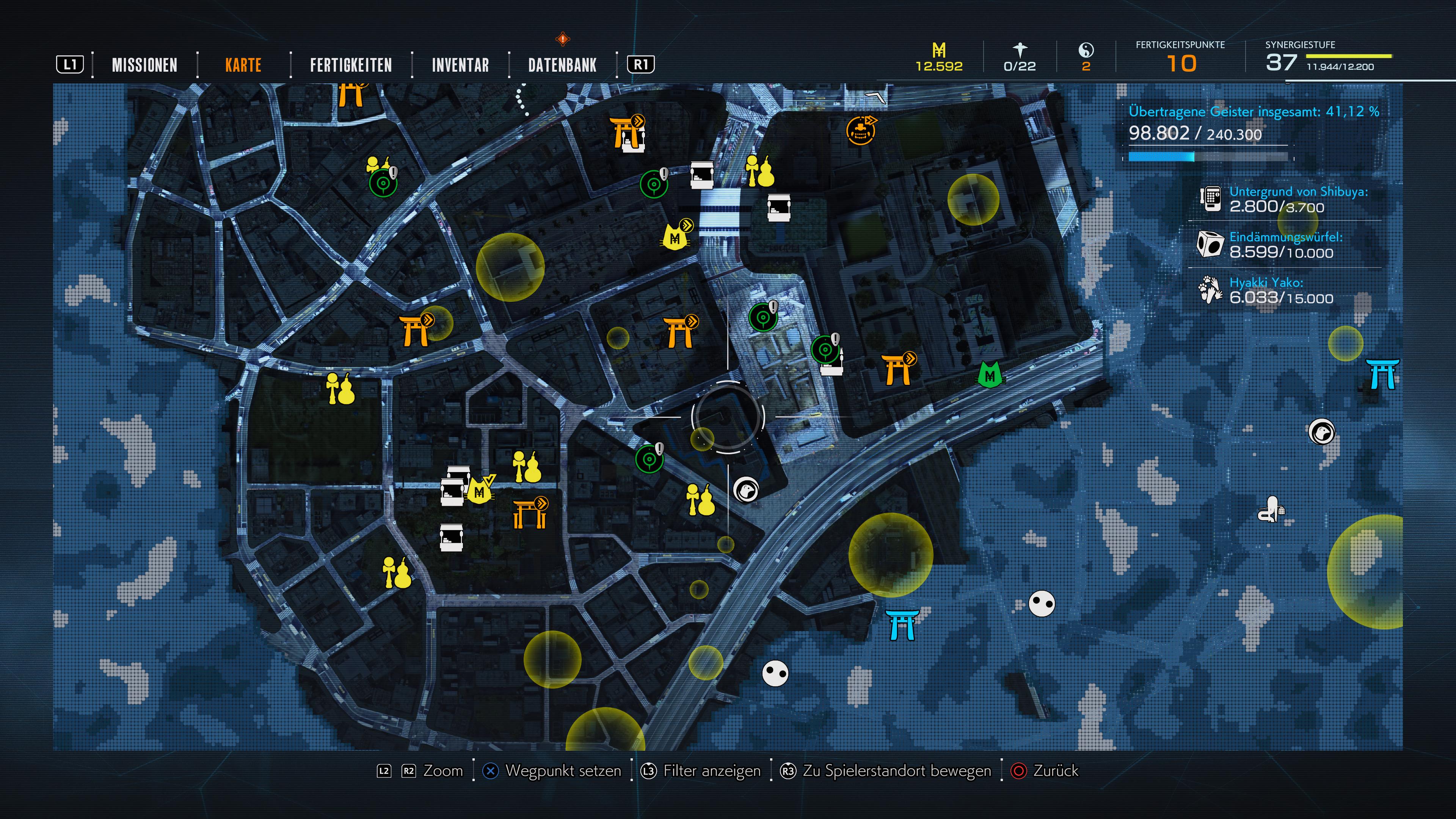Select the outlined orange torii gate marker
This screenshot has height=819, width=1456.
tap(530, 514)
